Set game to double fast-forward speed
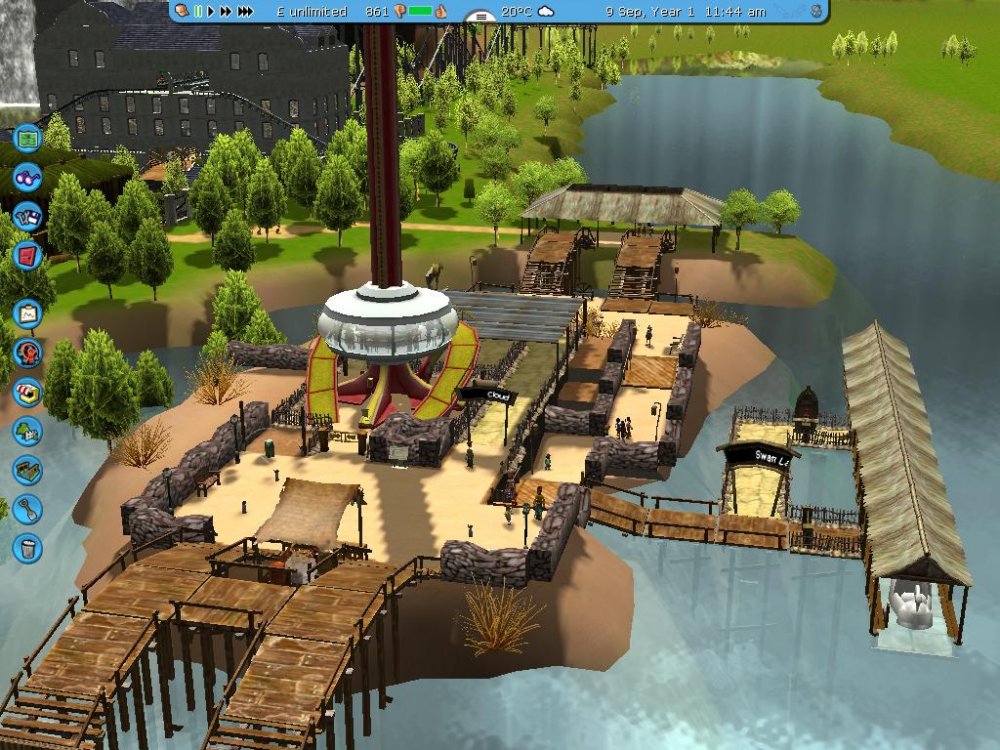This screenshot has width=1000, height=750. 226,11
